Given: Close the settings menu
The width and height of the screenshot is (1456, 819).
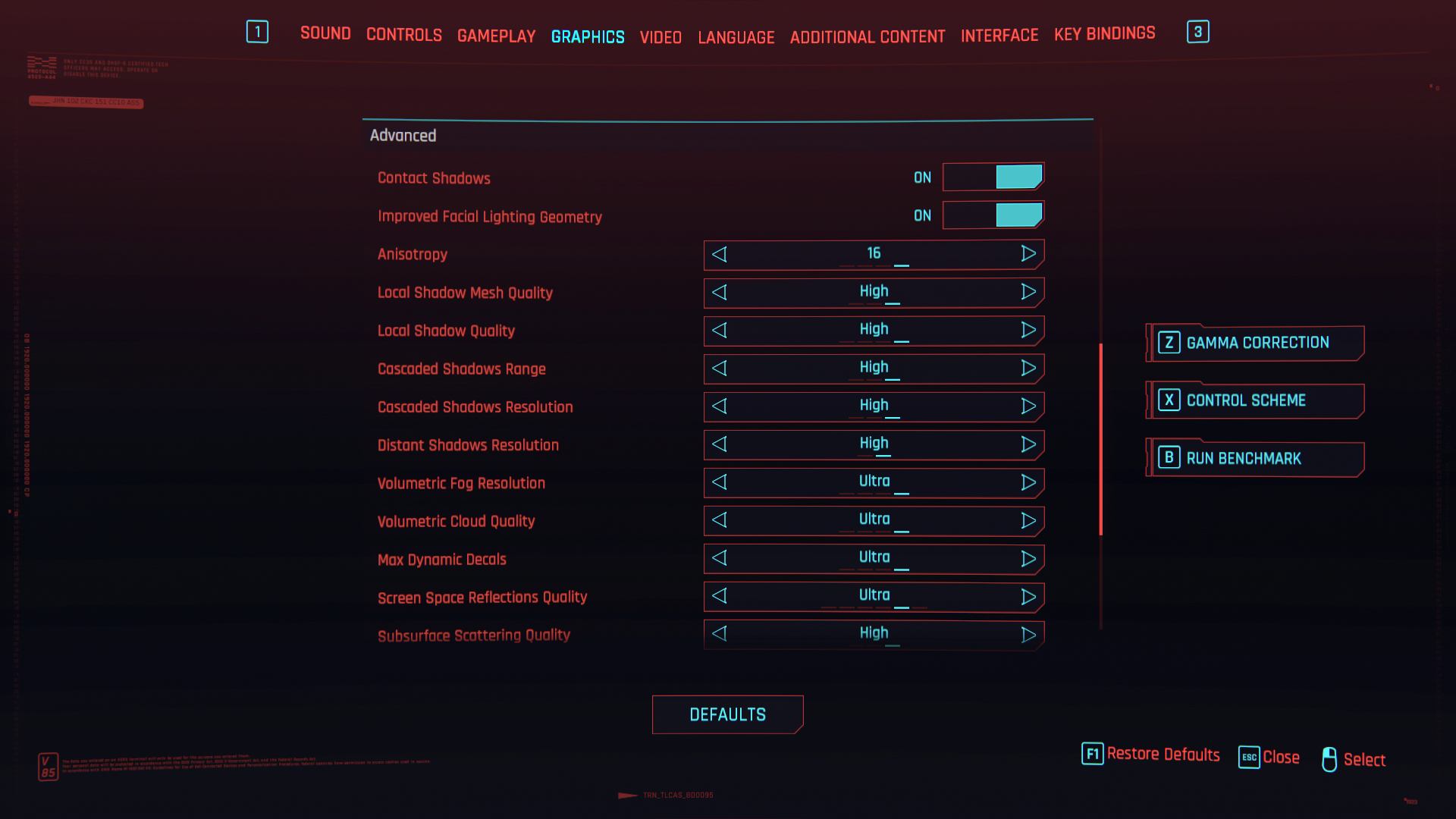Looking at the screenshot, I should (x=1269, y=757).
